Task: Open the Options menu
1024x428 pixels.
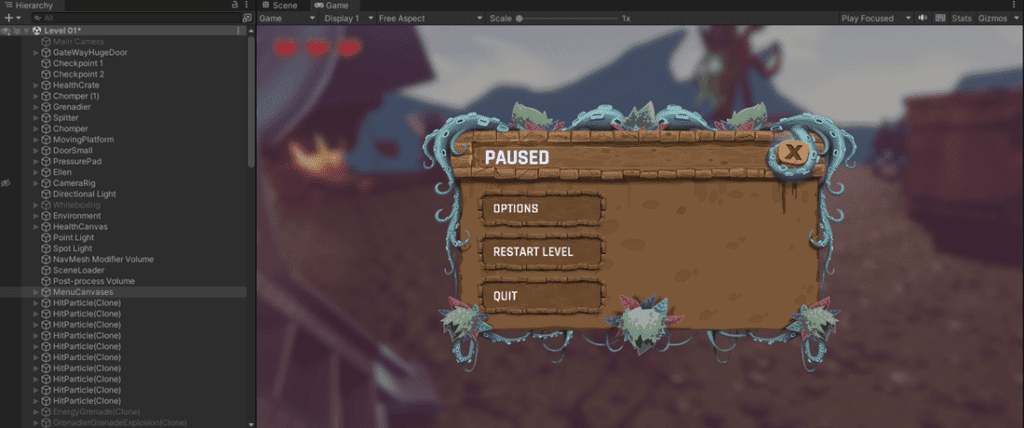Action: (x=542, y=209)
